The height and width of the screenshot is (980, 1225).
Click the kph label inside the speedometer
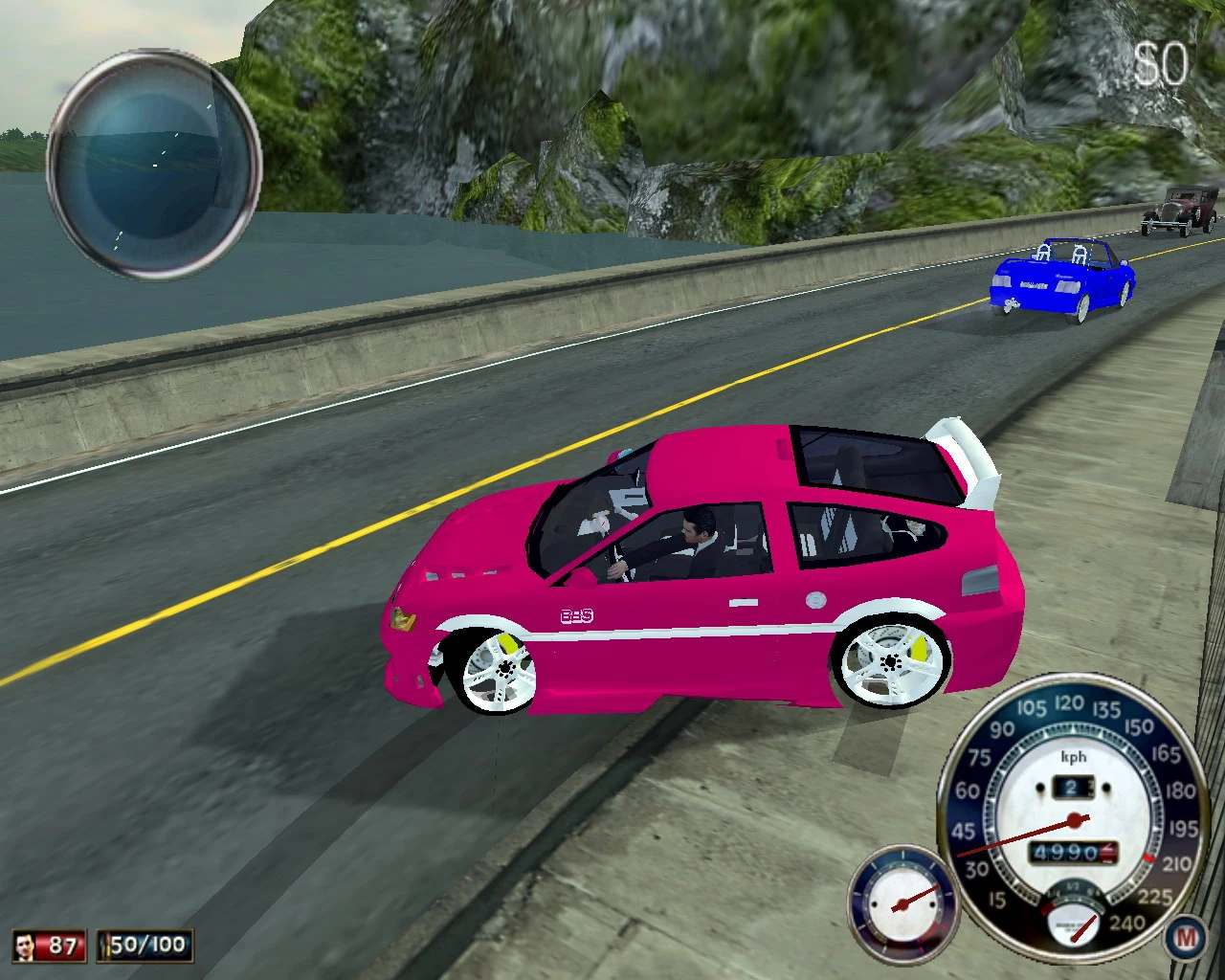(x=1074, y=758)
